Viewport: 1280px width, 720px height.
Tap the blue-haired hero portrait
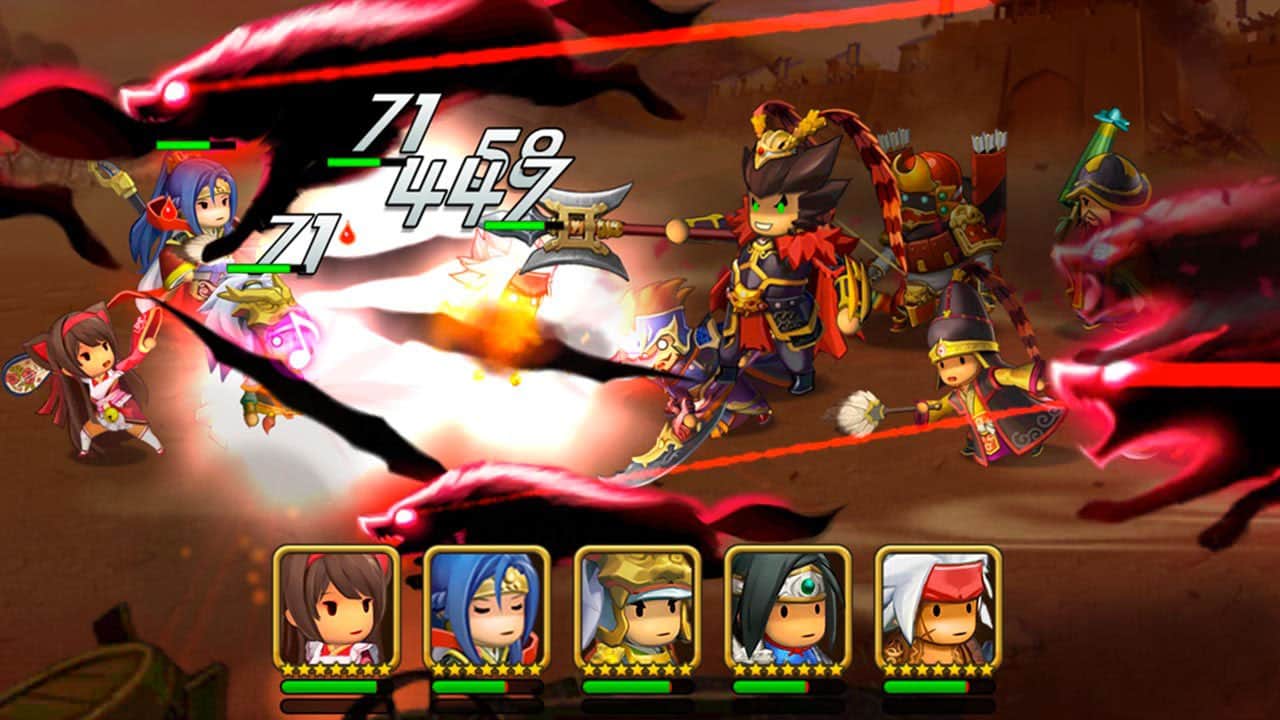(x=487, y=608)
